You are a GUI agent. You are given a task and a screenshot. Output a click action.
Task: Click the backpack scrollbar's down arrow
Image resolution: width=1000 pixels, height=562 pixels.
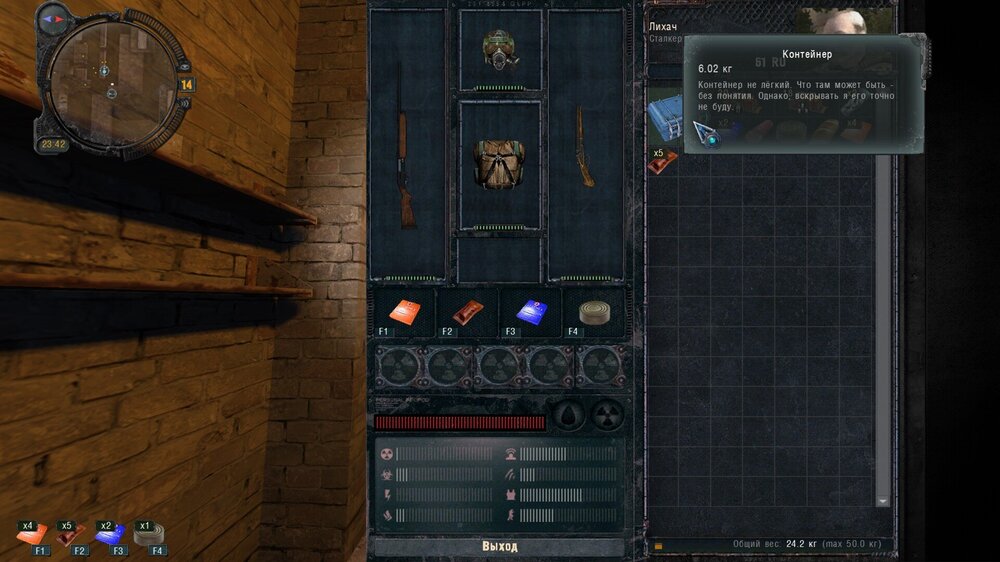pos(883,500)
